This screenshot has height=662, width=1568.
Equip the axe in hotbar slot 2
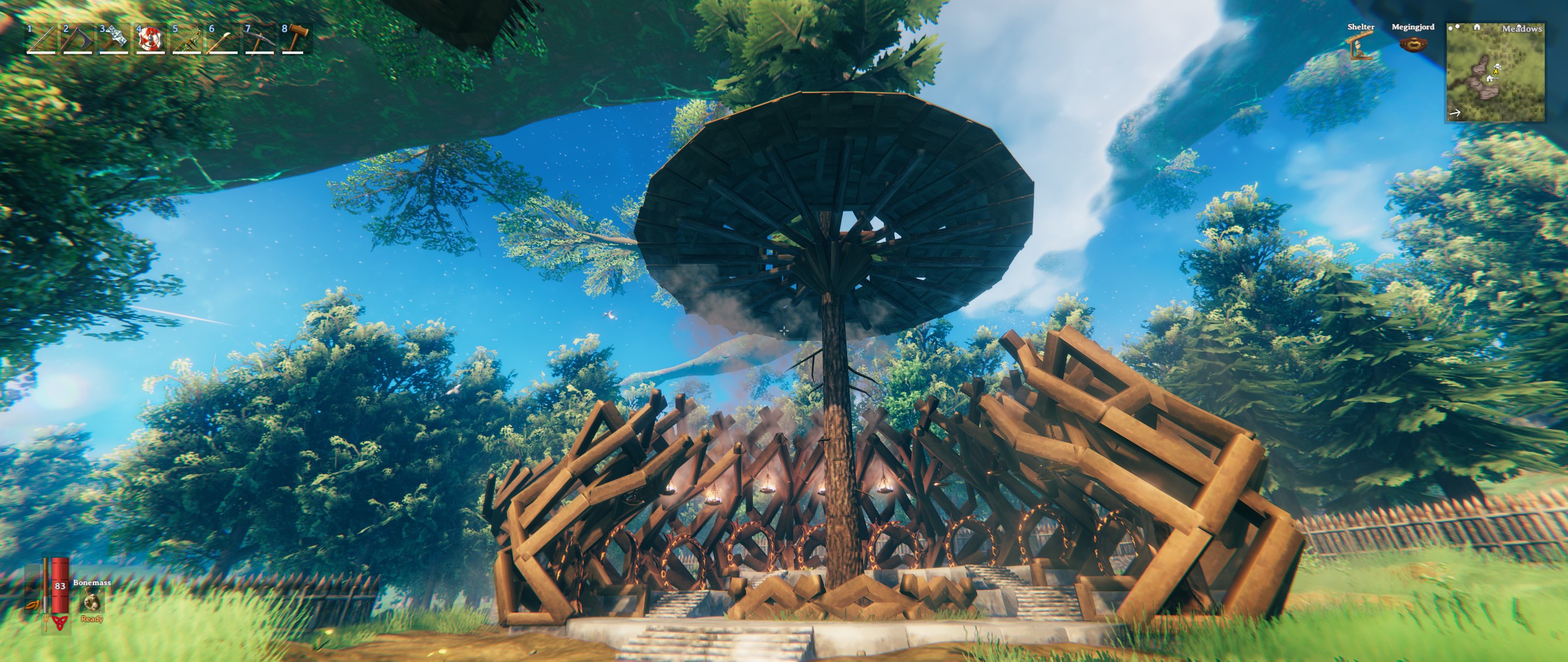tap(77, 39)
